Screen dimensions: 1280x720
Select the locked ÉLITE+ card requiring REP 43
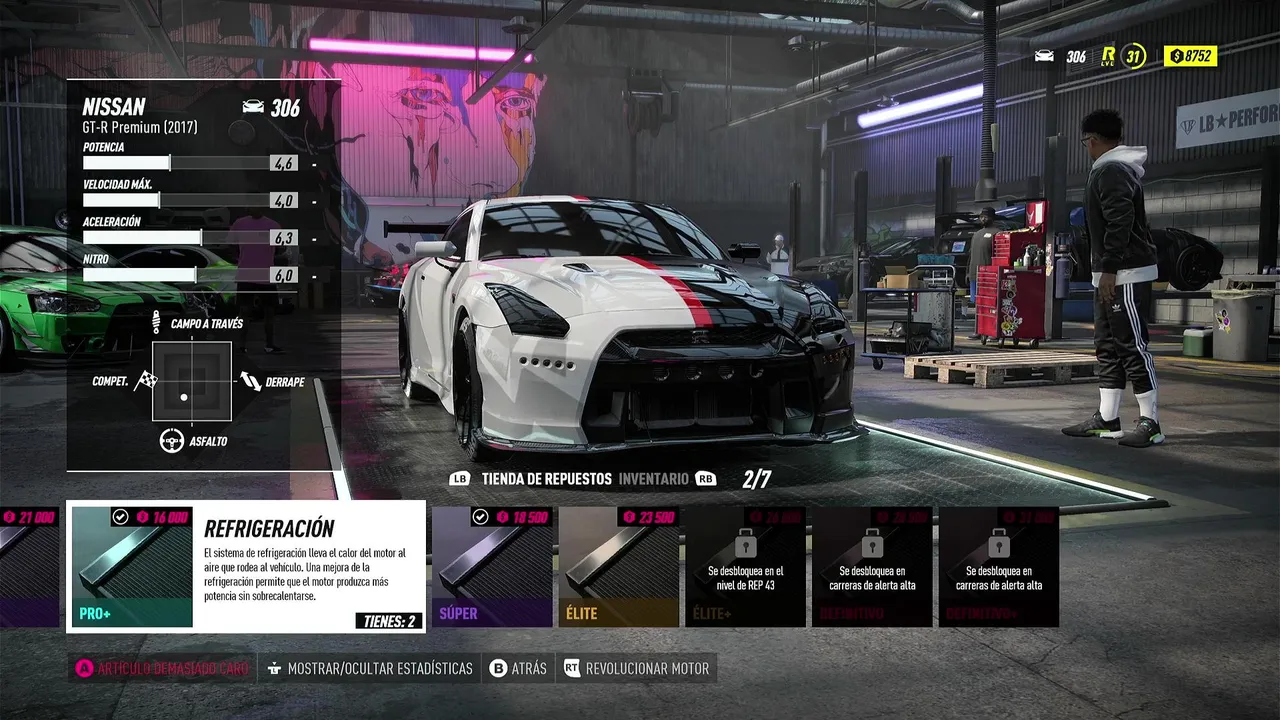tap(745, 566)
